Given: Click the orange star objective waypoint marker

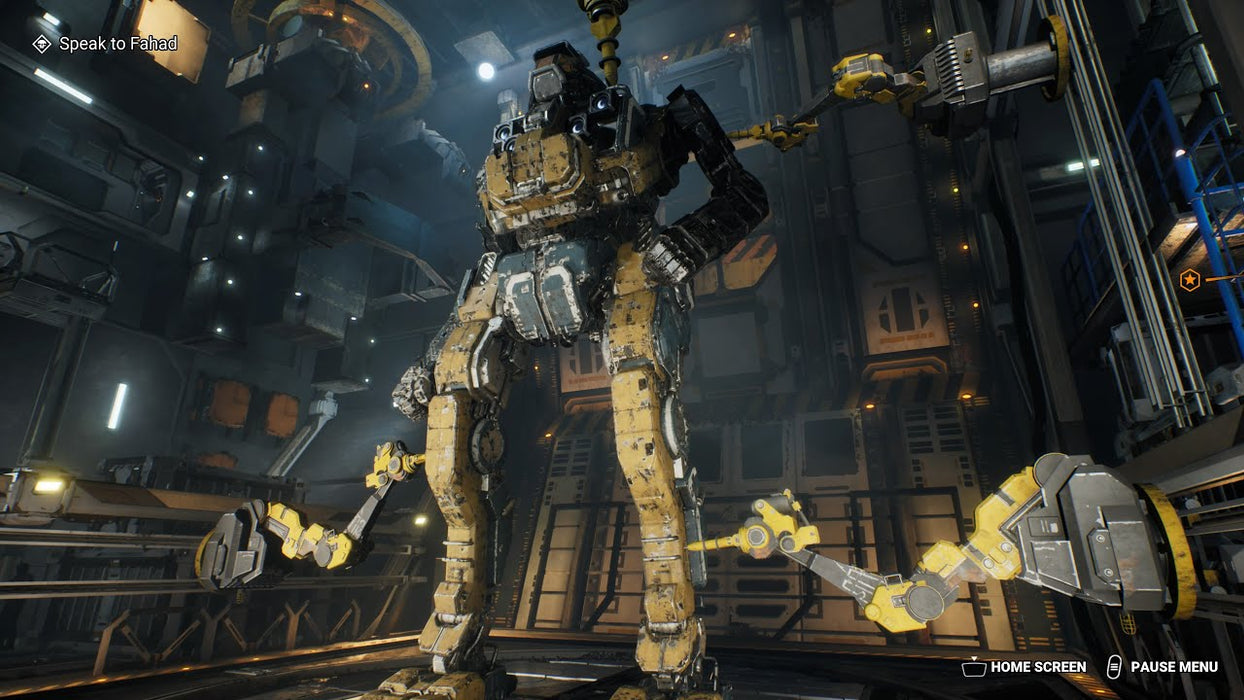Looking at the screenshot, I should click(x=1189, y=280).
